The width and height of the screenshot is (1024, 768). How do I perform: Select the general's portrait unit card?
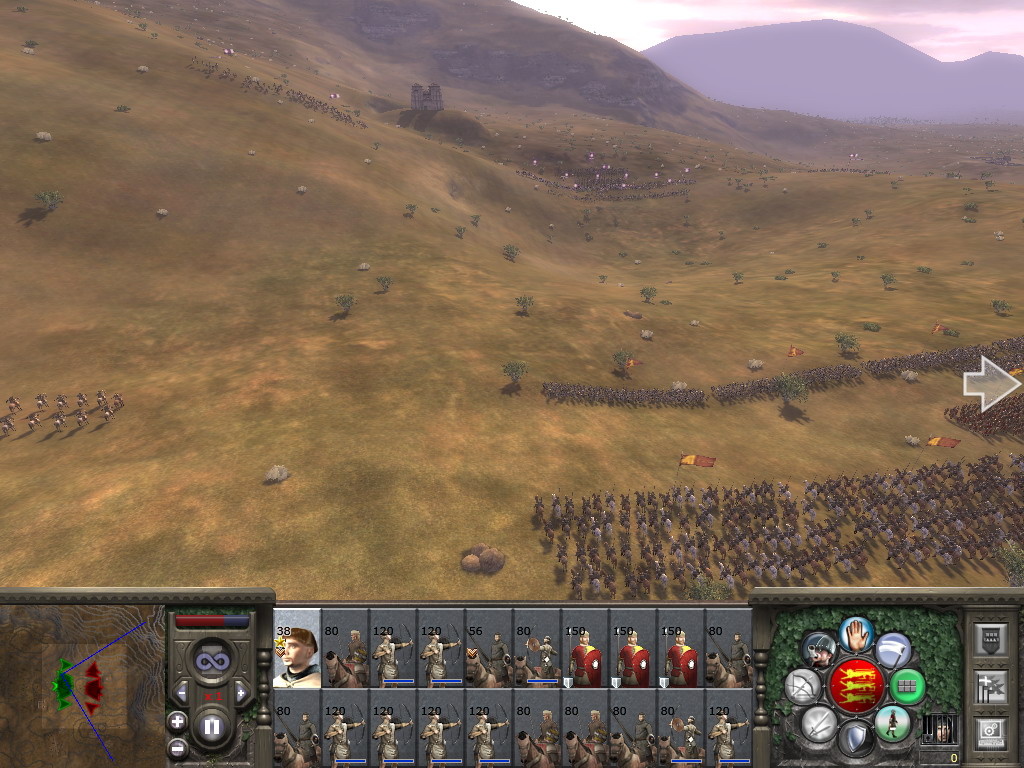click(x=297, y=648)
